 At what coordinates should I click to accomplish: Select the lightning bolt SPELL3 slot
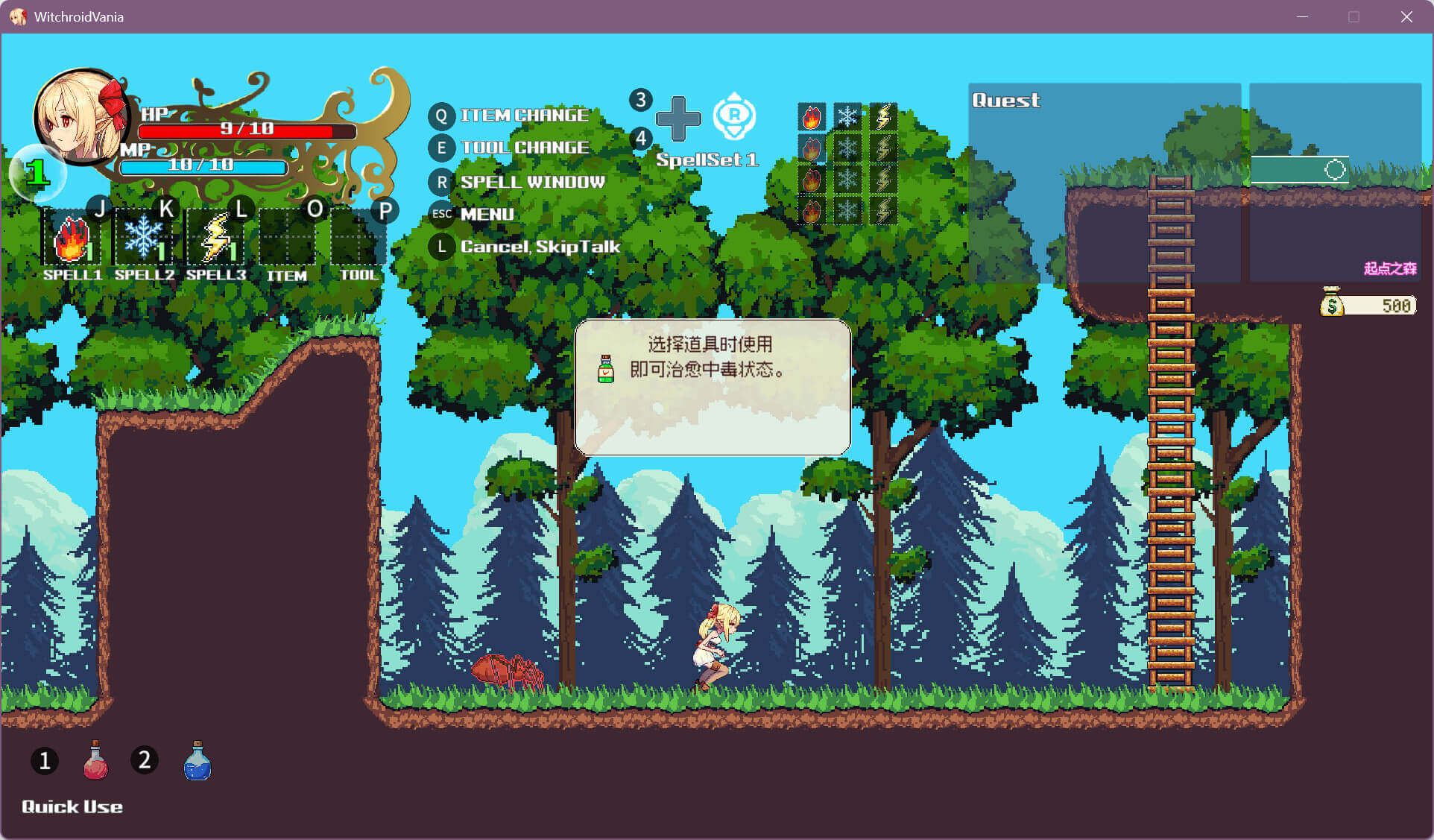tap(215, 239)
